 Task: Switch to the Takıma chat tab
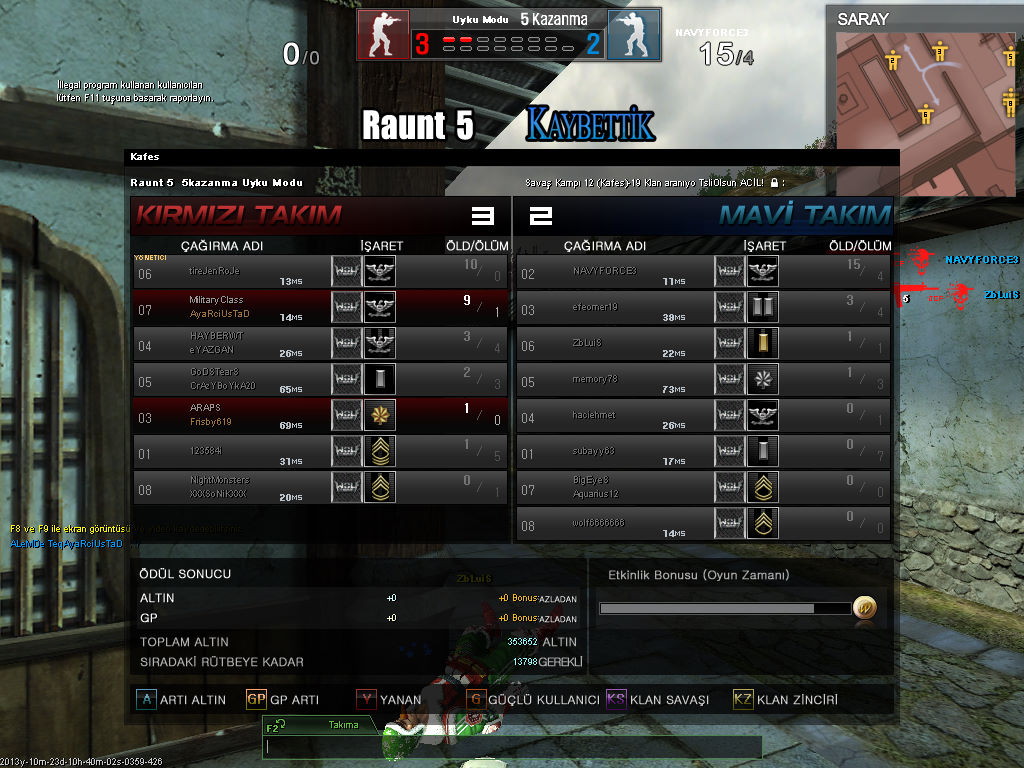pos(330,725)
